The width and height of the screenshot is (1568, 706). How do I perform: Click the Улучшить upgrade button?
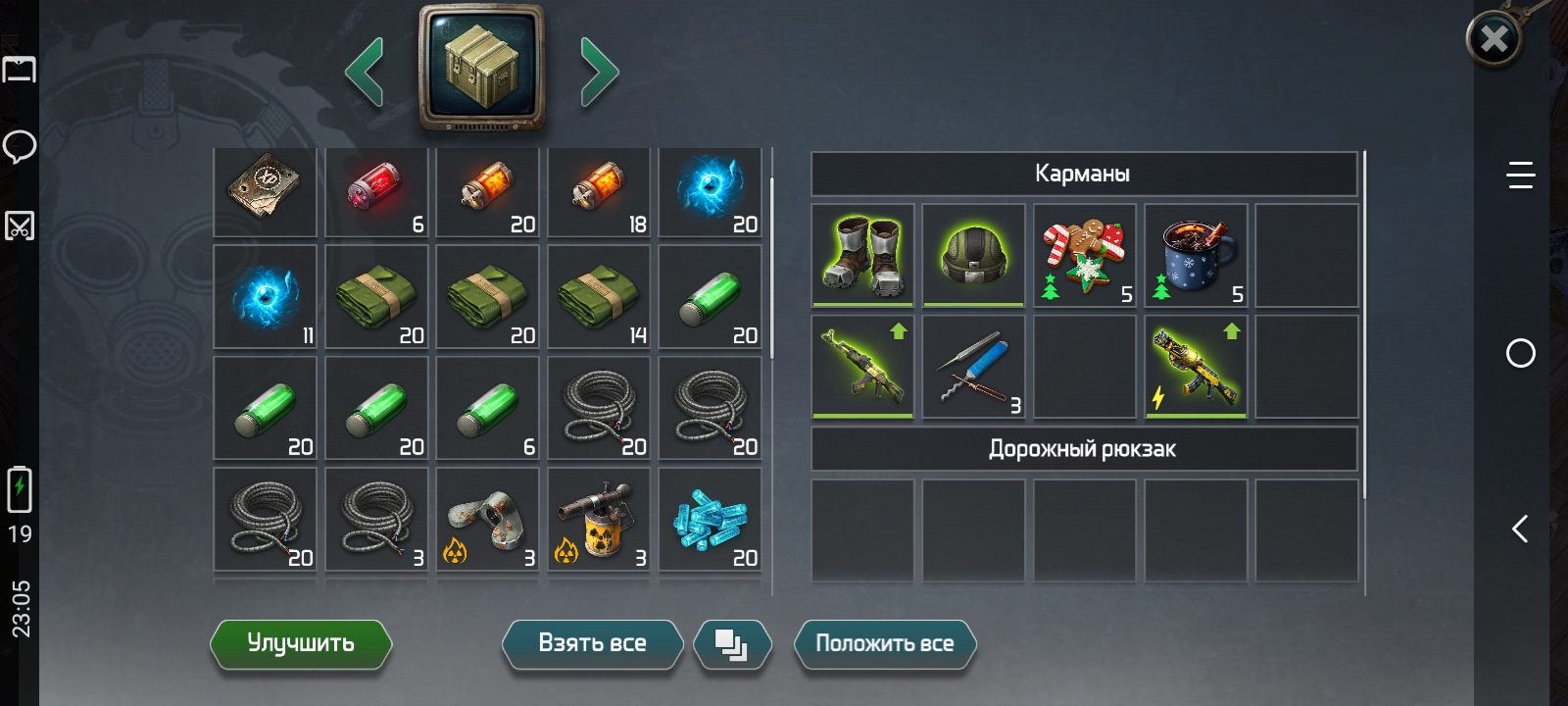pos(301,644)
